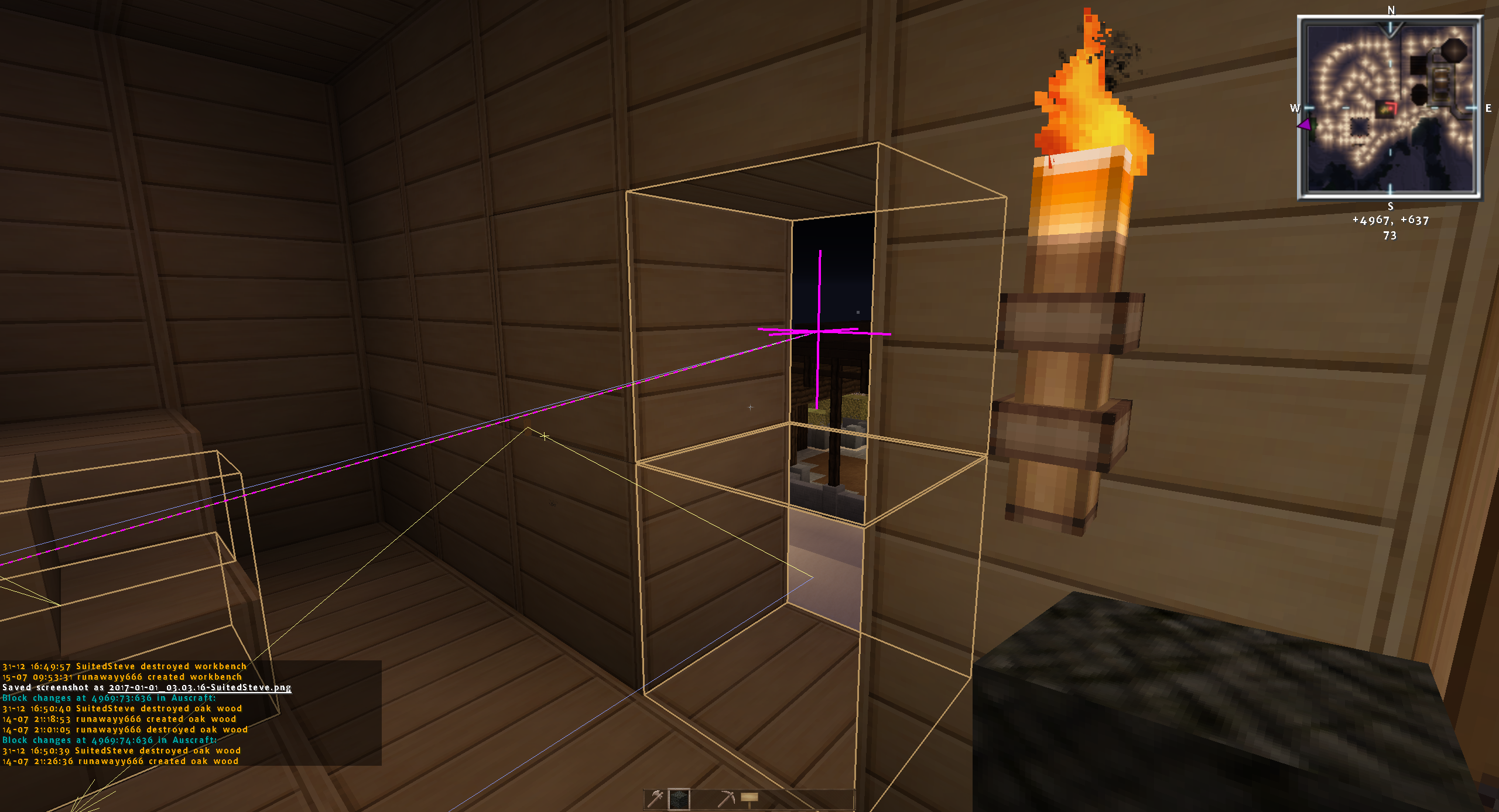Choose the pickaxe in the hotbar
This screenshot has height=812, width=1499.
[726, 799]
